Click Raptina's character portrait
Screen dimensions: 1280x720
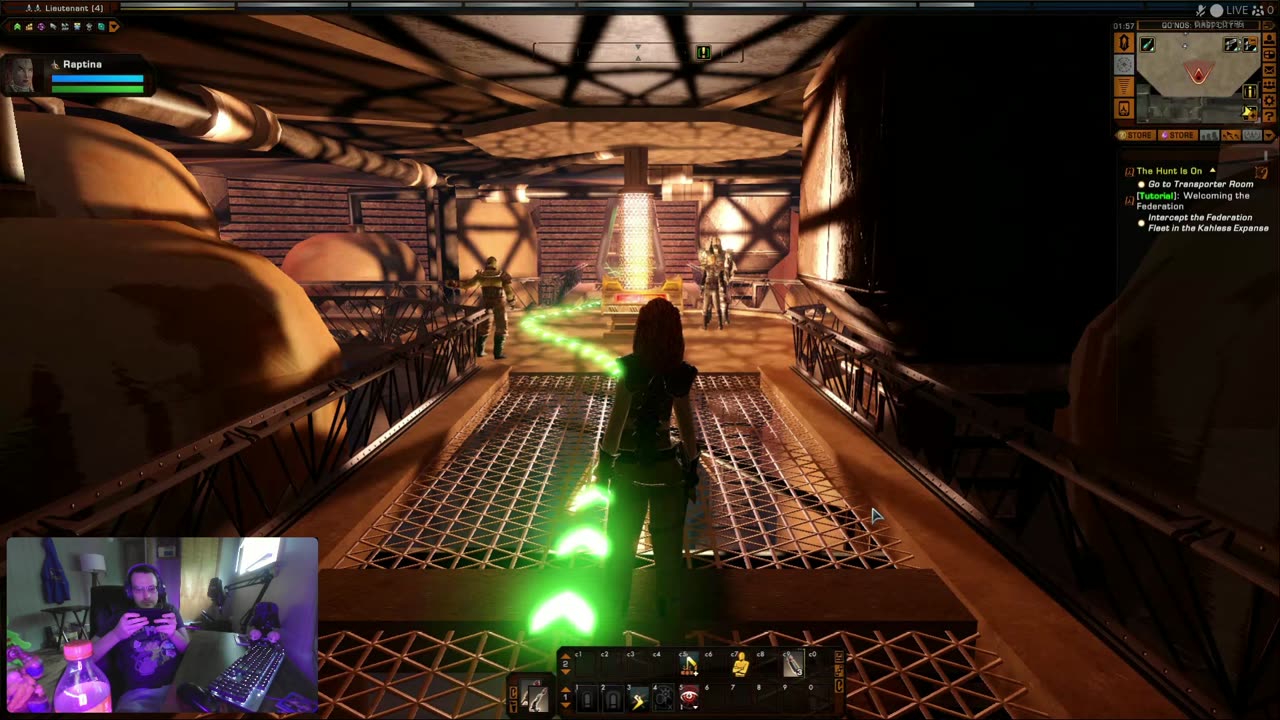(x=19, y=76)
